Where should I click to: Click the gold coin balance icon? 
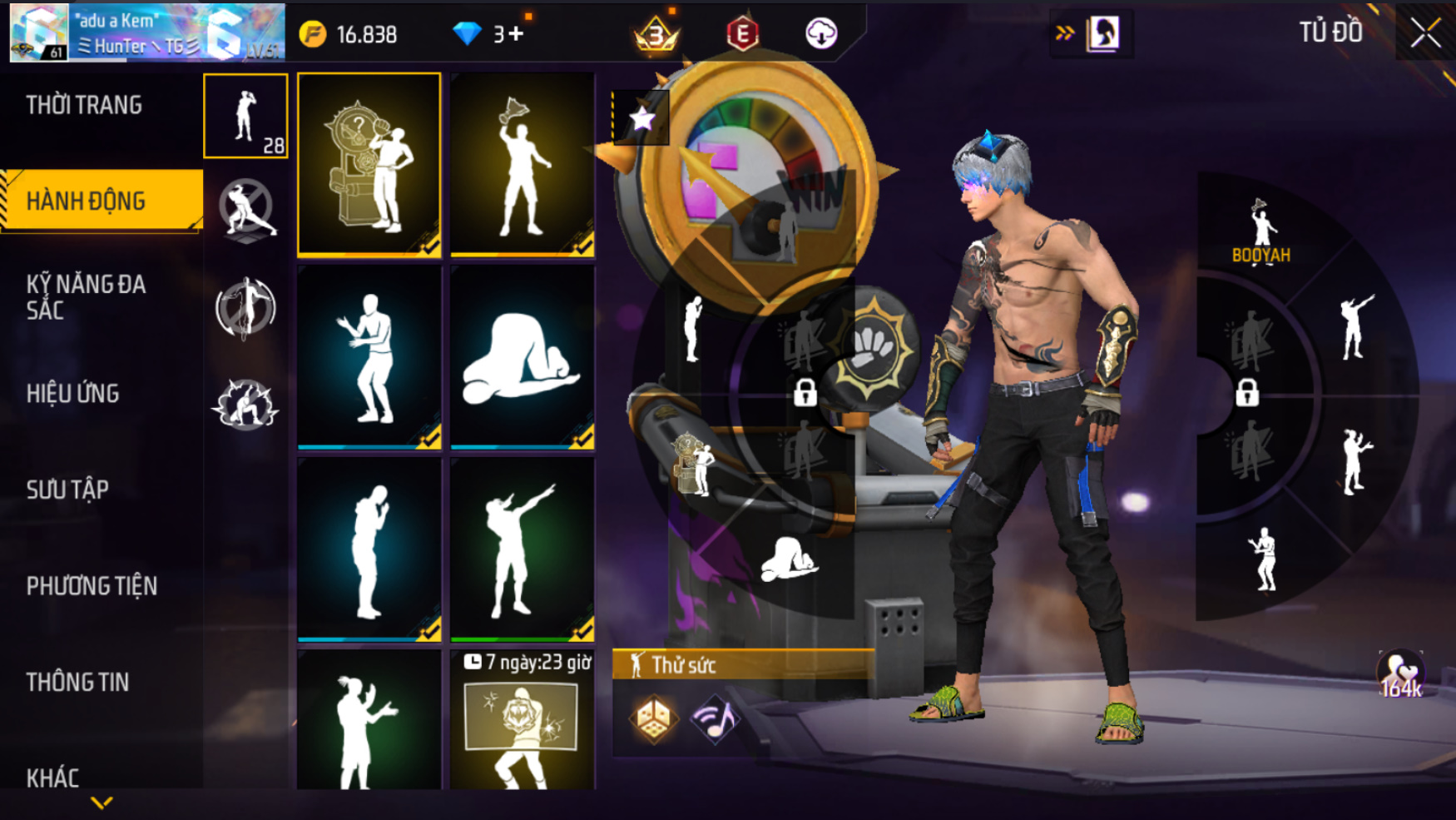click(x=313, y=34)
